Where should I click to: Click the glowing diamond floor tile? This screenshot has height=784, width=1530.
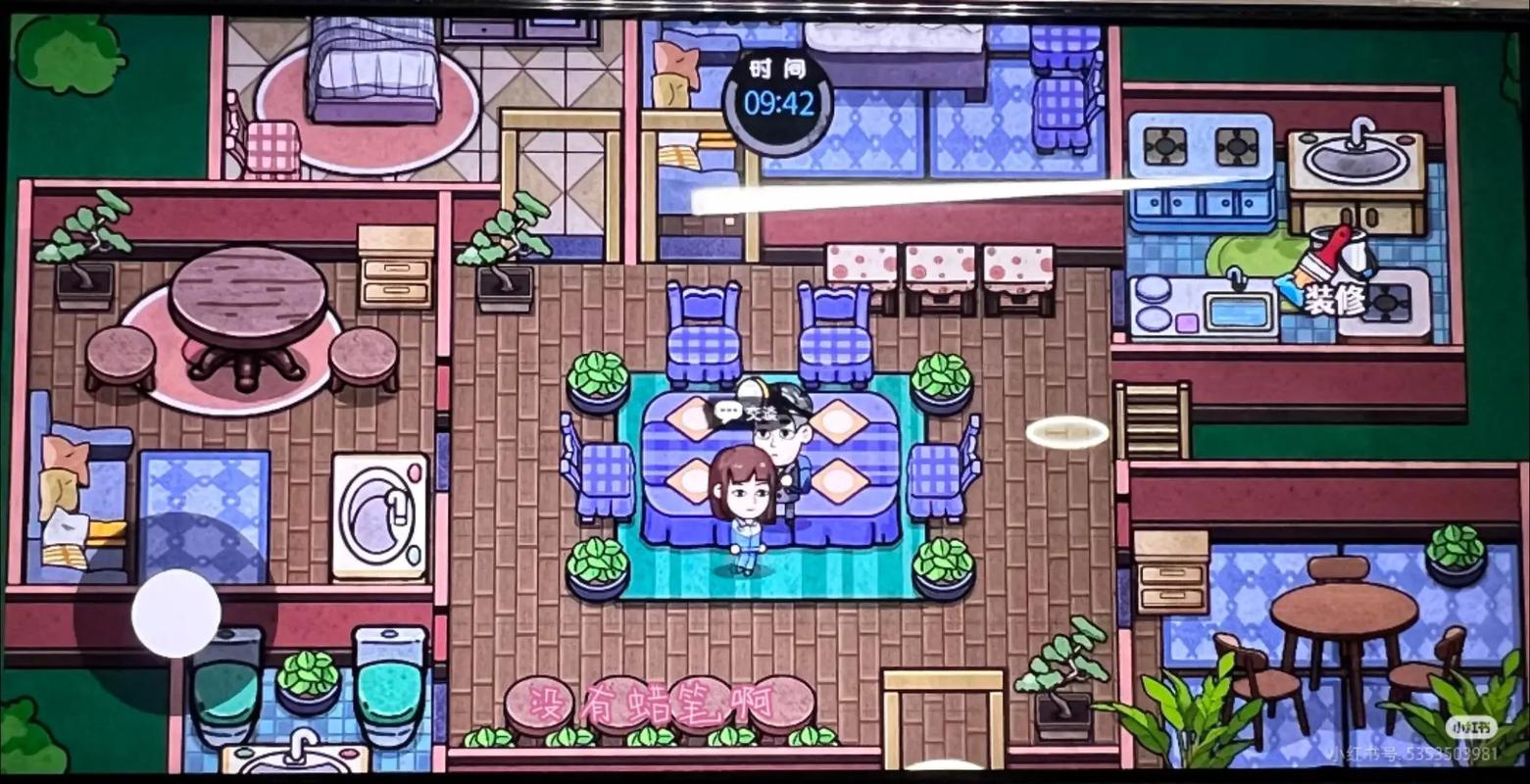(x=1065, y=433)
